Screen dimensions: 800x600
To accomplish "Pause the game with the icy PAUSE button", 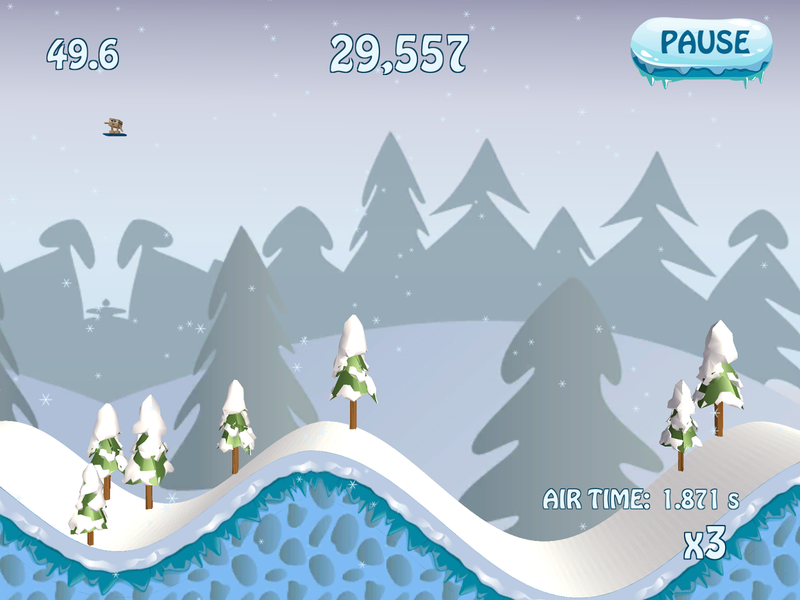I will coord(702,45).
